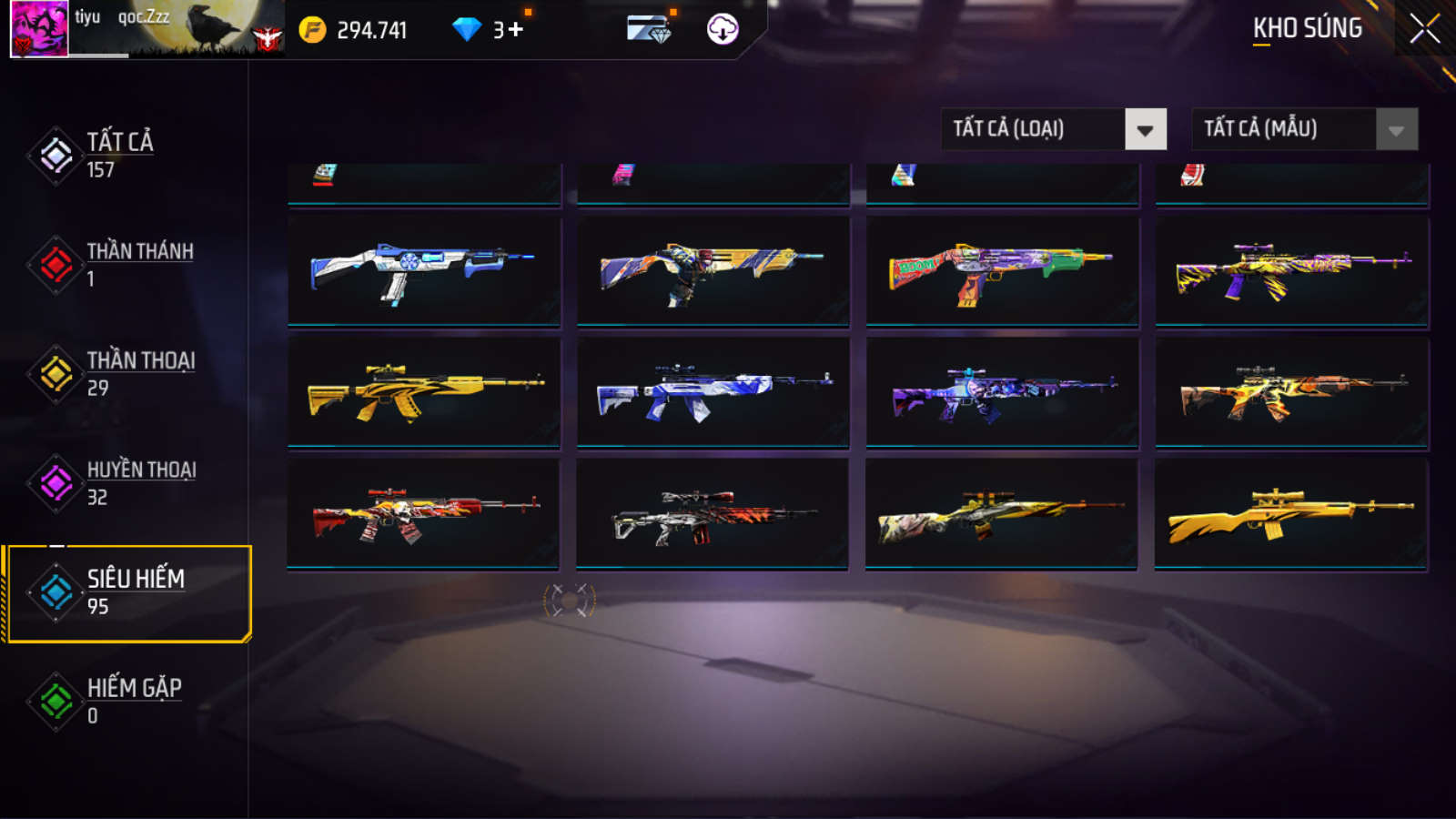Switch to the Tất Cả category

(118, 155)
